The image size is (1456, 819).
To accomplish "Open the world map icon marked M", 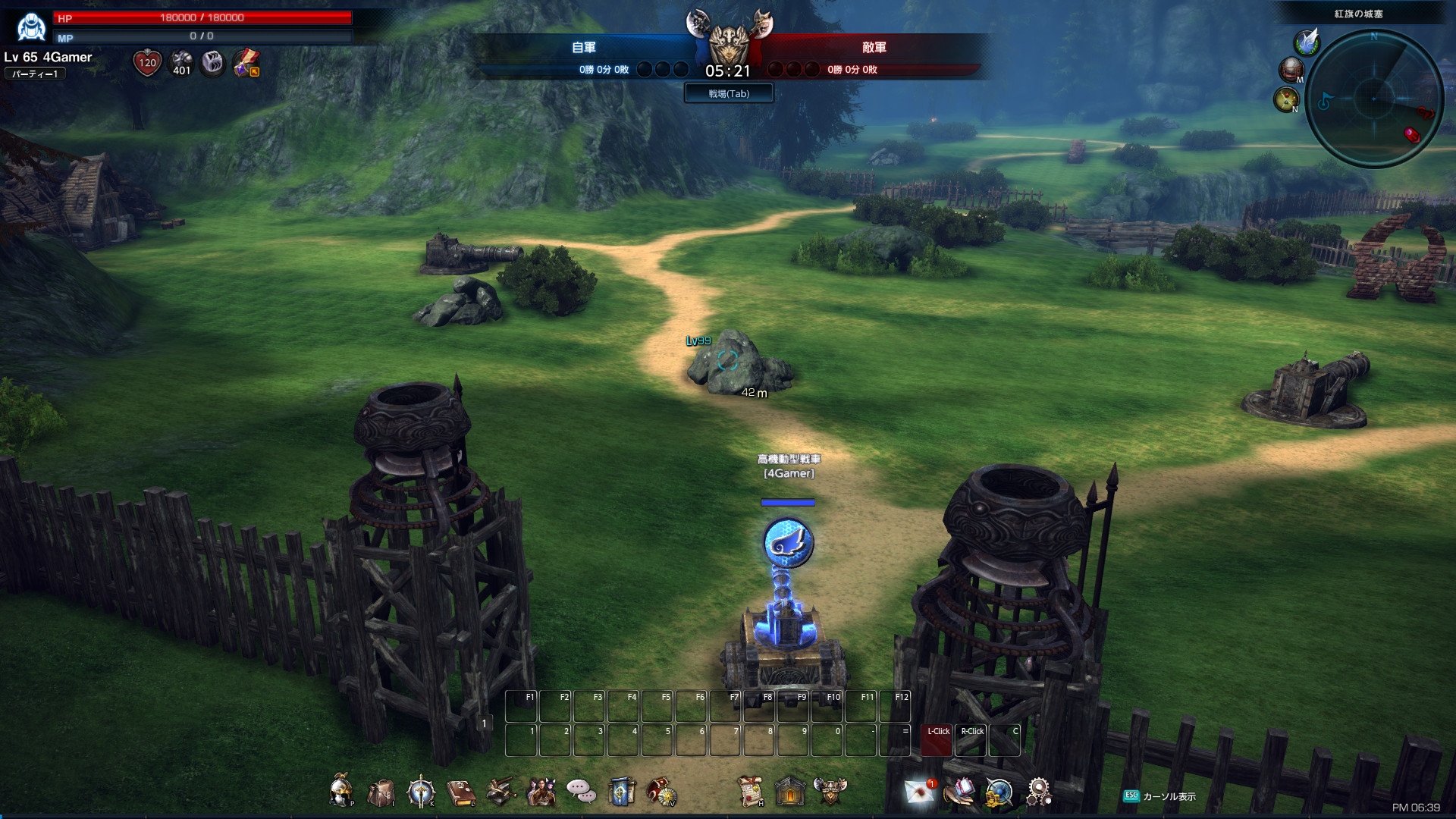I will point(1291,70).
